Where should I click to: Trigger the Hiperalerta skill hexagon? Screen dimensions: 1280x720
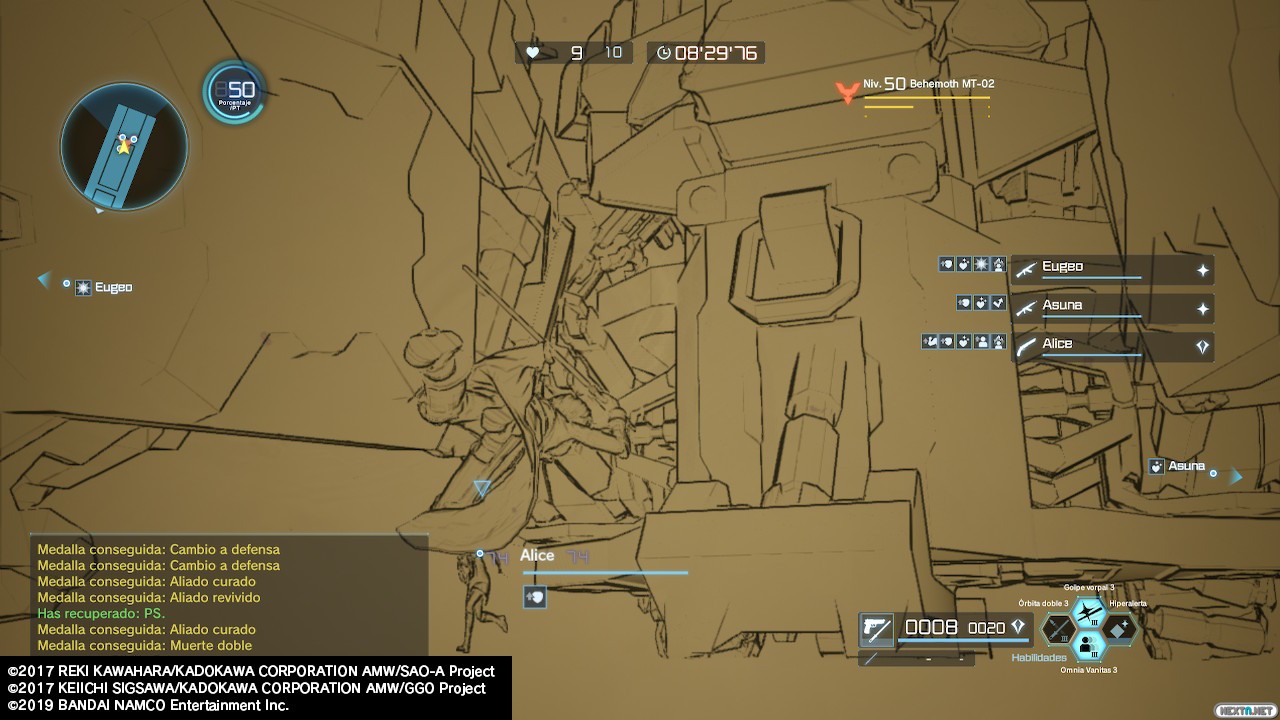pos(1118,628)
